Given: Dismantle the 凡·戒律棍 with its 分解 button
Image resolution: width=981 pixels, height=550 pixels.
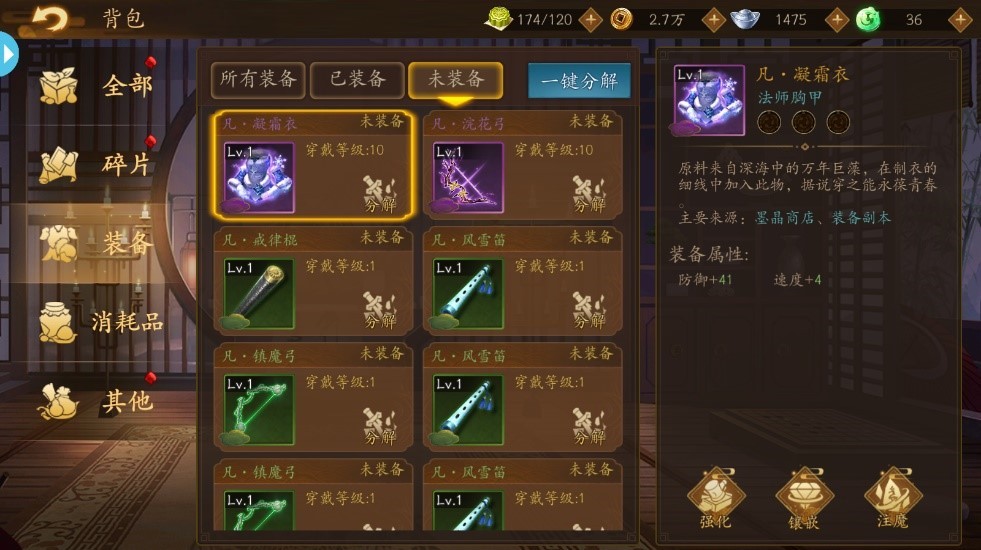Looking at the screenshot, I should 380,311.
